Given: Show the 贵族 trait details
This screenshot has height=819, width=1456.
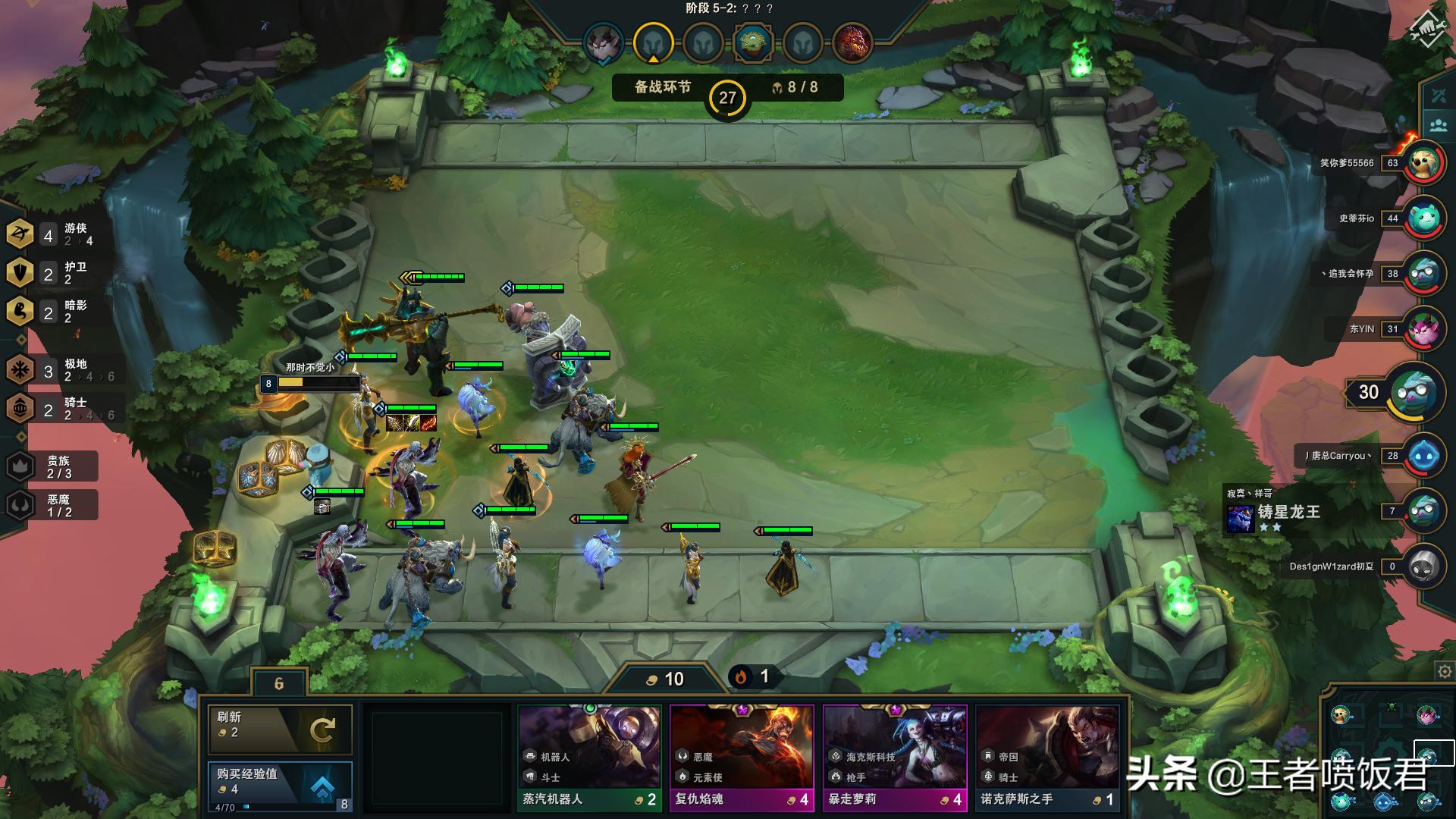Looking at the screenshot, I should pyautogui.click(x=53, y=466).
